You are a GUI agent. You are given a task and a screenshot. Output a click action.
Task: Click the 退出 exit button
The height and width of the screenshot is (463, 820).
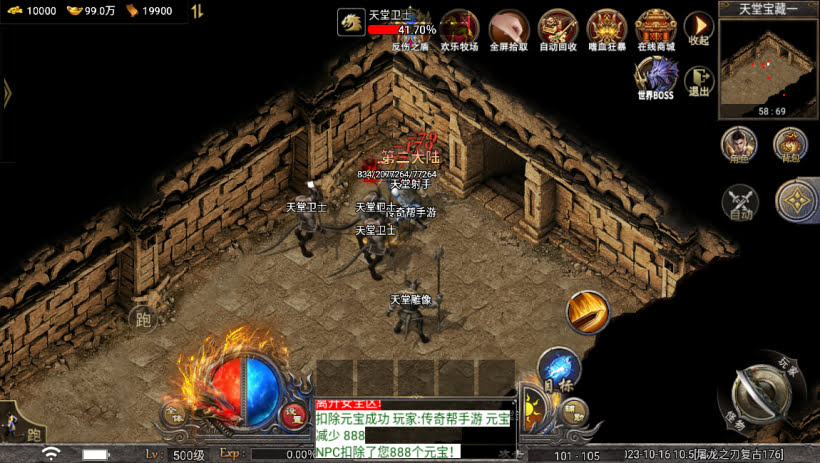[699, 78]
